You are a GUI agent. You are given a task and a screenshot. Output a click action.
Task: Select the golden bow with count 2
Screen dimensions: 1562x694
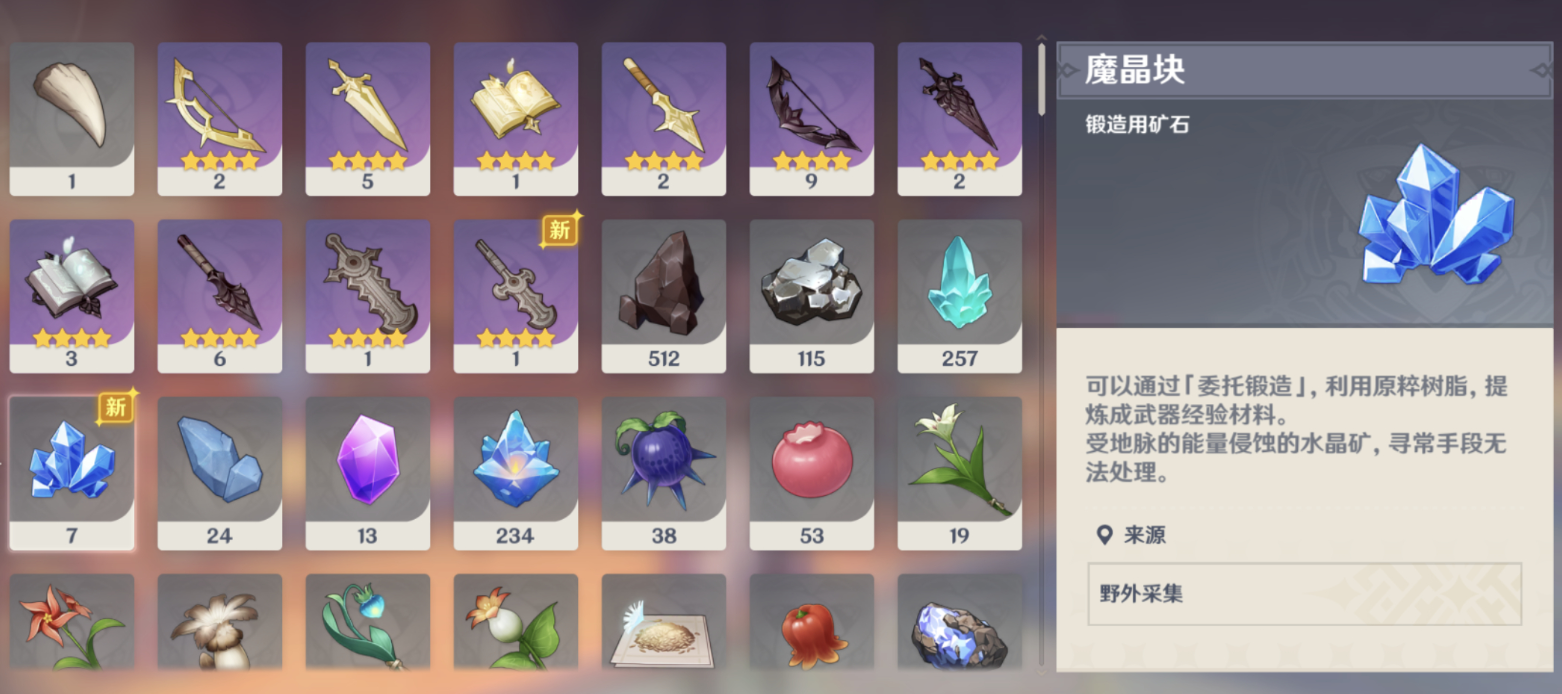pos(219,117)
